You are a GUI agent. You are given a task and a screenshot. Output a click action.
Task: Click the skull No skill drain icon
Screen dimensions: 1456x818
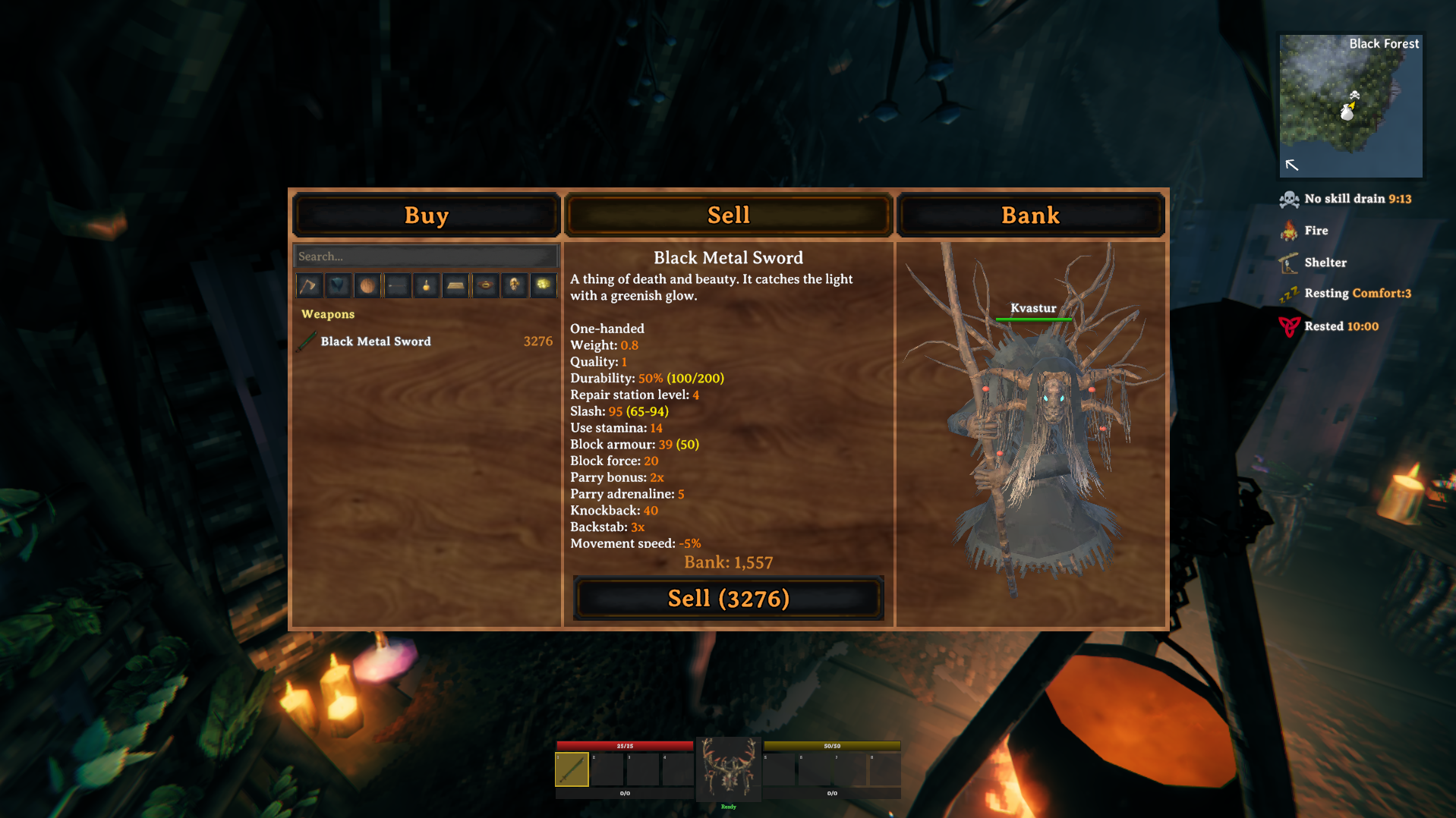(x=1288, y=198)
